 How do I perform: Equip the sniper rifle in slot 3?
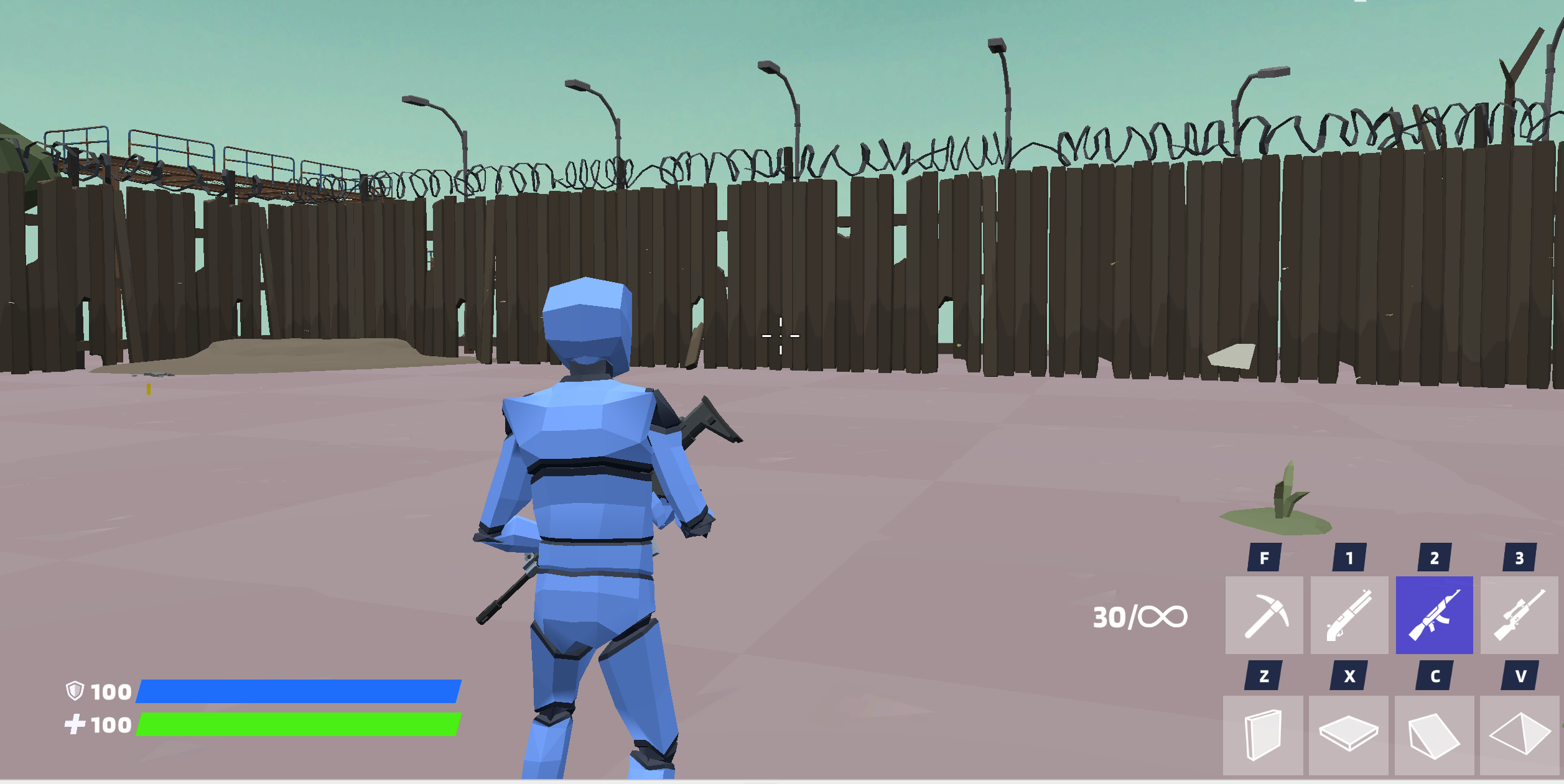[x=1518, y=614]
